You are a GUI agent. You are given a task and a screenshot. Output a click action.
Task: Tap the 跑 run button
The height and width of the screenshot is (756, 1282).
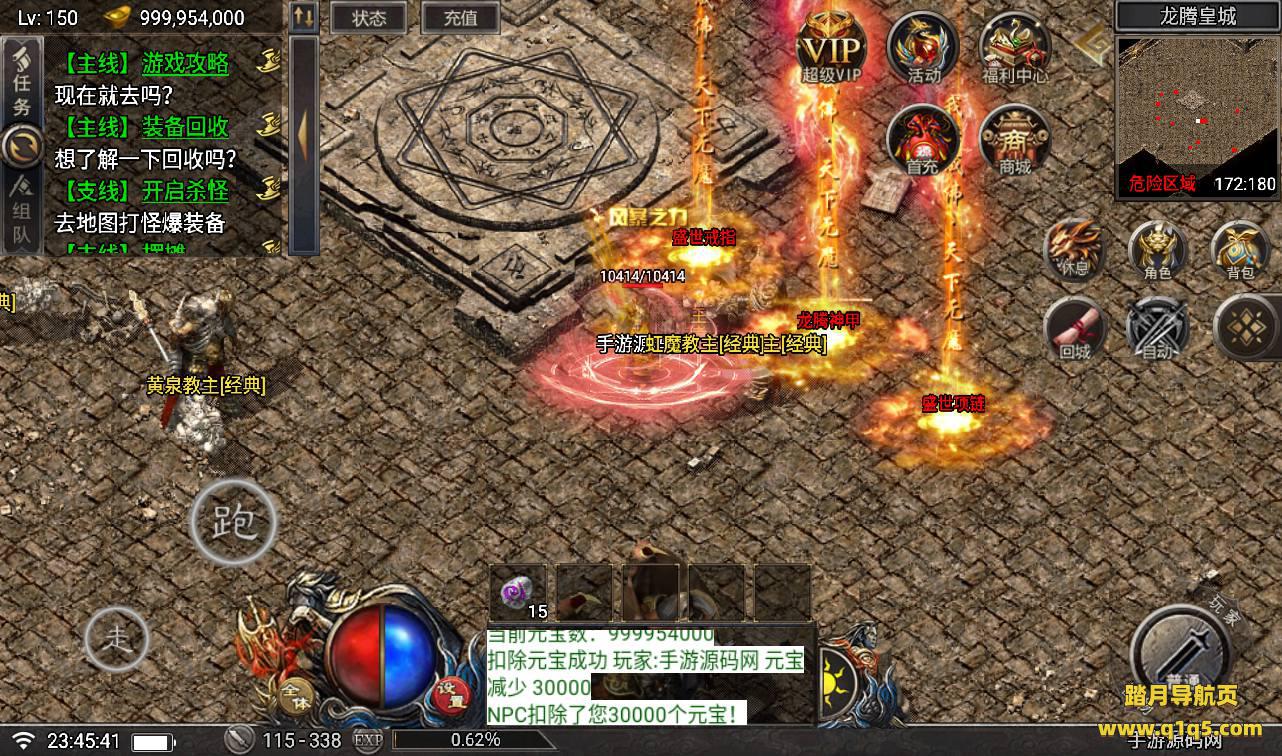[233, 520]
